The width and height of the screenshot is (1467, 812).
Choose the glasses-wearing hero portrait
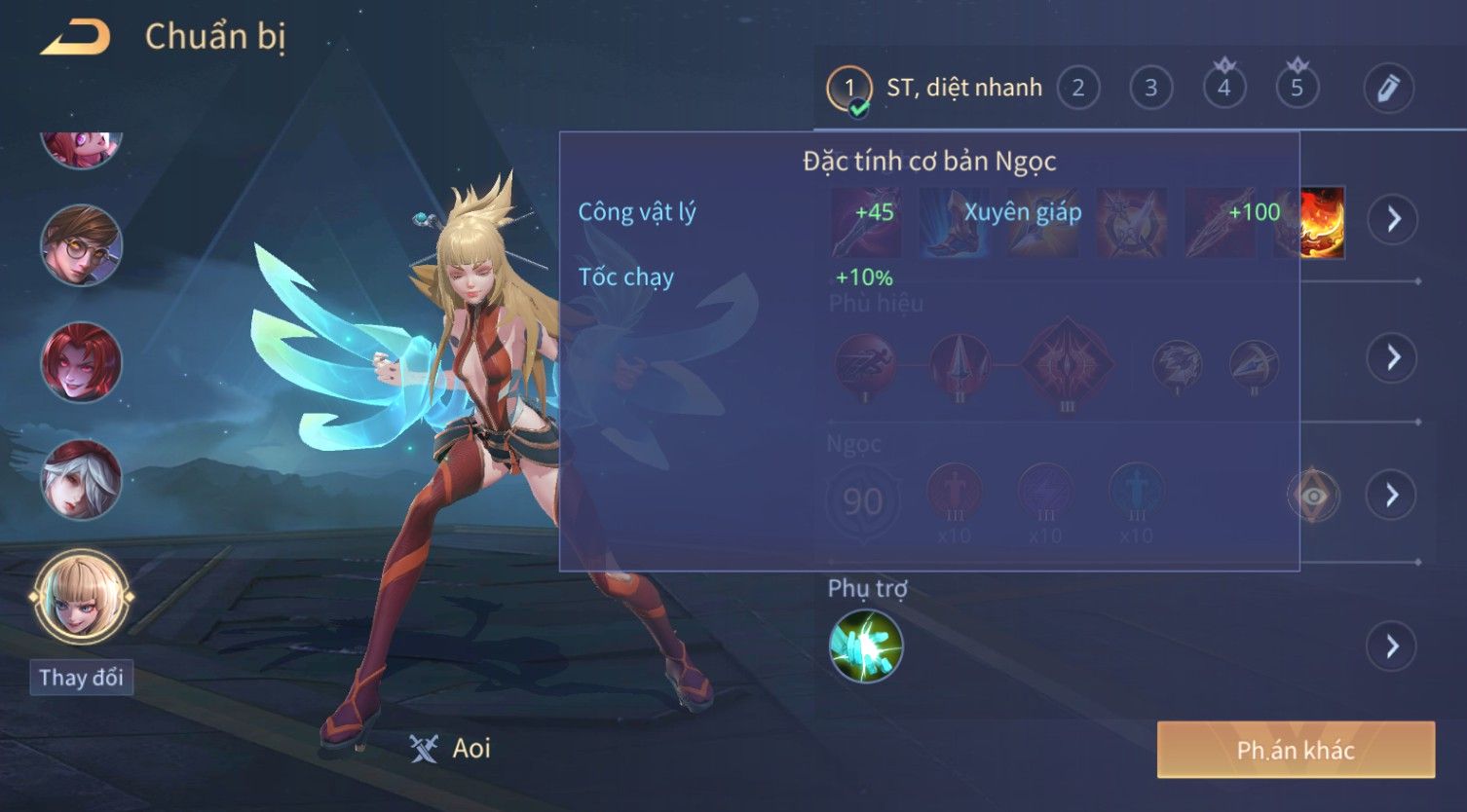(x=81, y=244)
